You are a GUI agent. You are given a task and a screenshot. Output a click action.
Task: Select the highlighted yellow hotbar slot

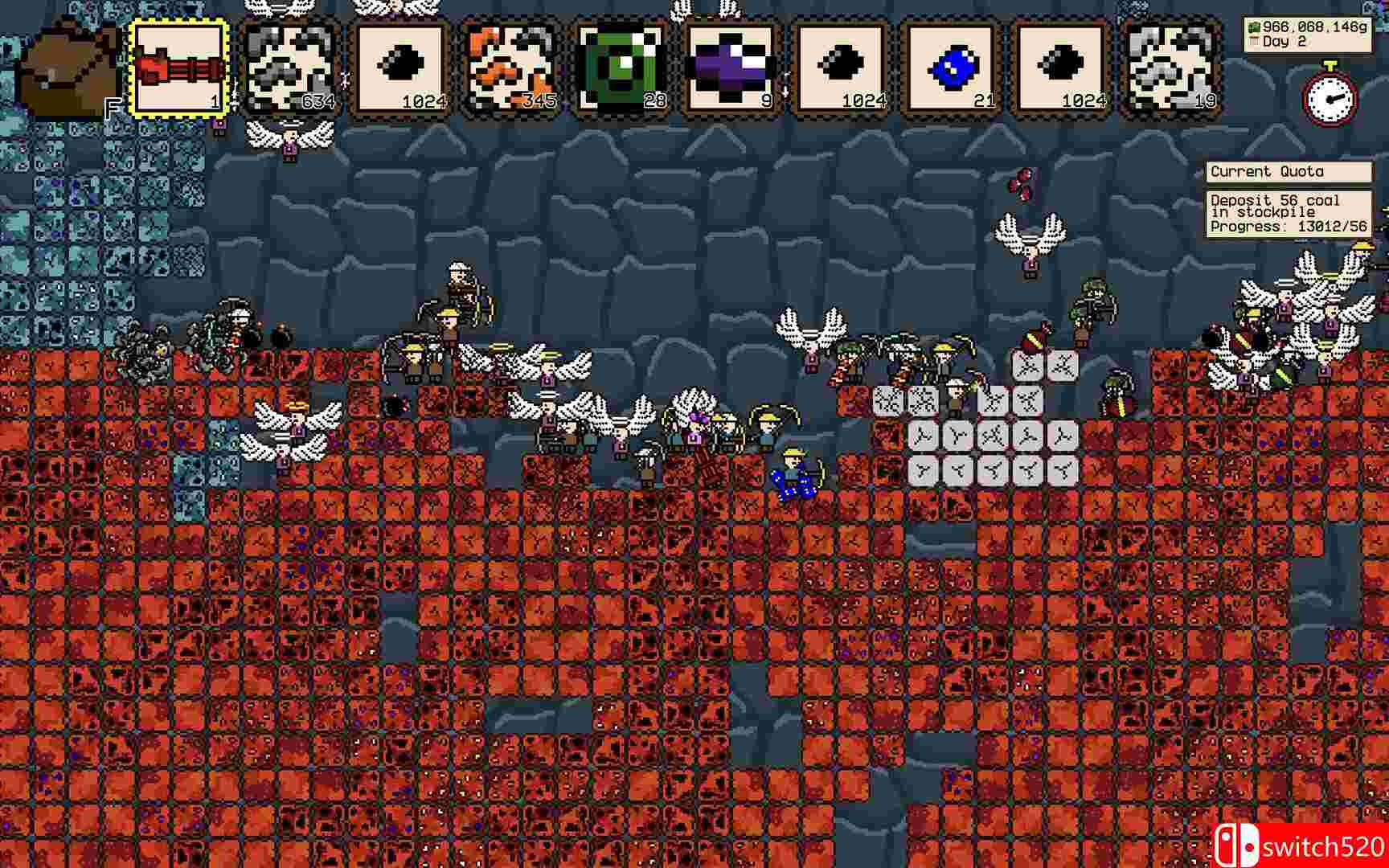[181, 68]
